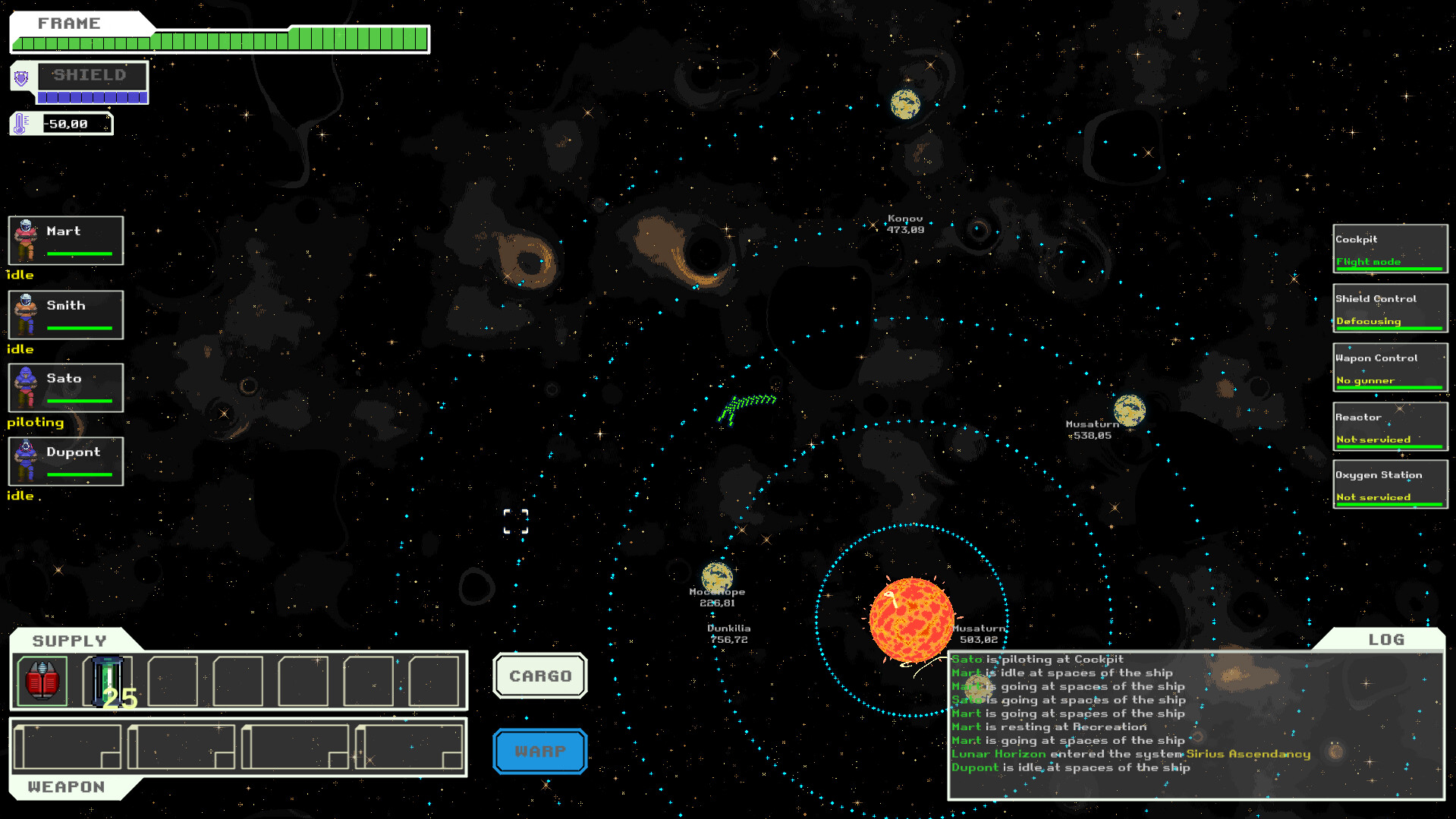Click the temperature thermometer icon
The image size is (1456, 819).
click(x=18, y=122)
